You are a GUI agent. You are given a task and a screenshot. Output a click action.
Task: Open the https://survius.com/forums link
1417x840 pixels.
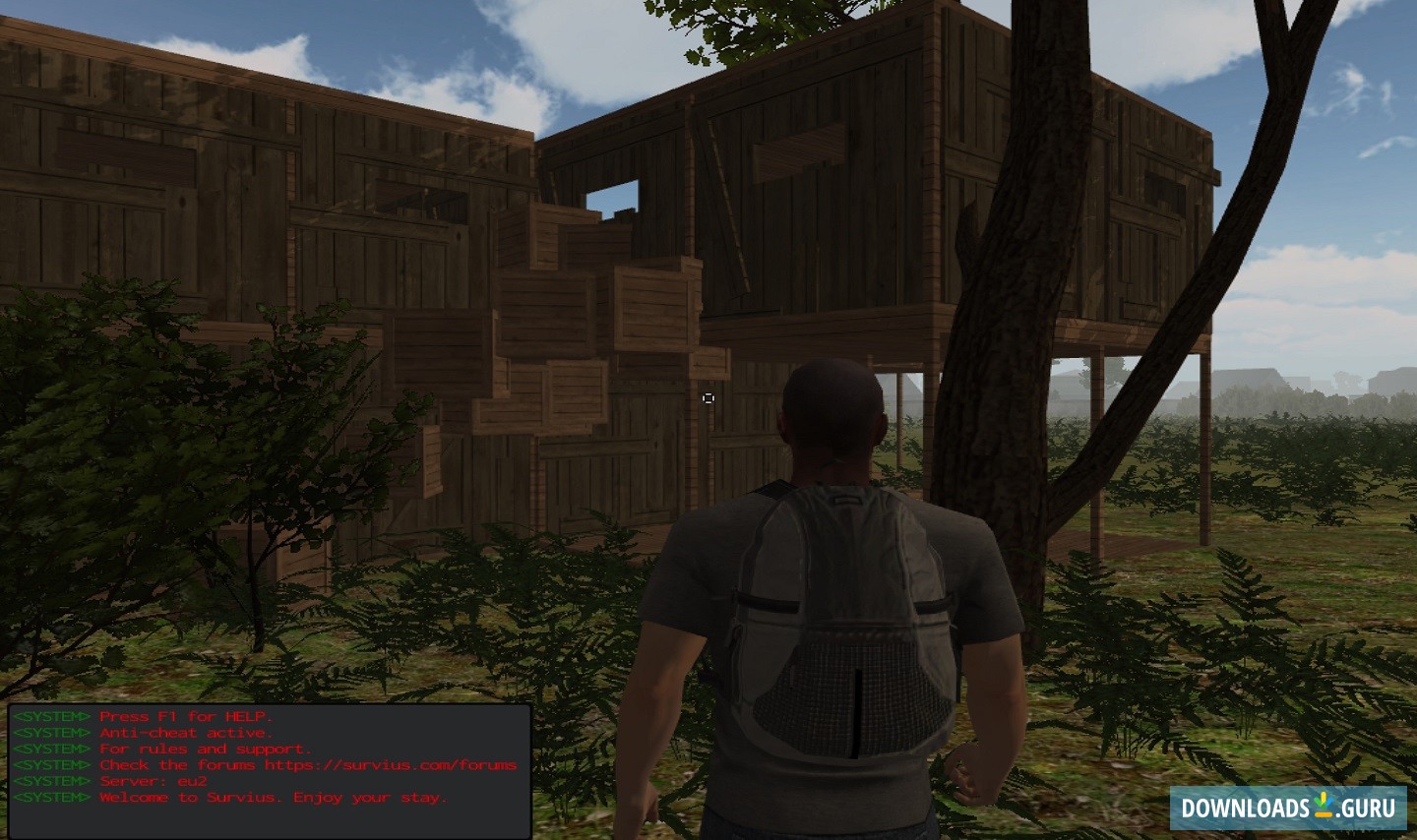tap(392, 764)
